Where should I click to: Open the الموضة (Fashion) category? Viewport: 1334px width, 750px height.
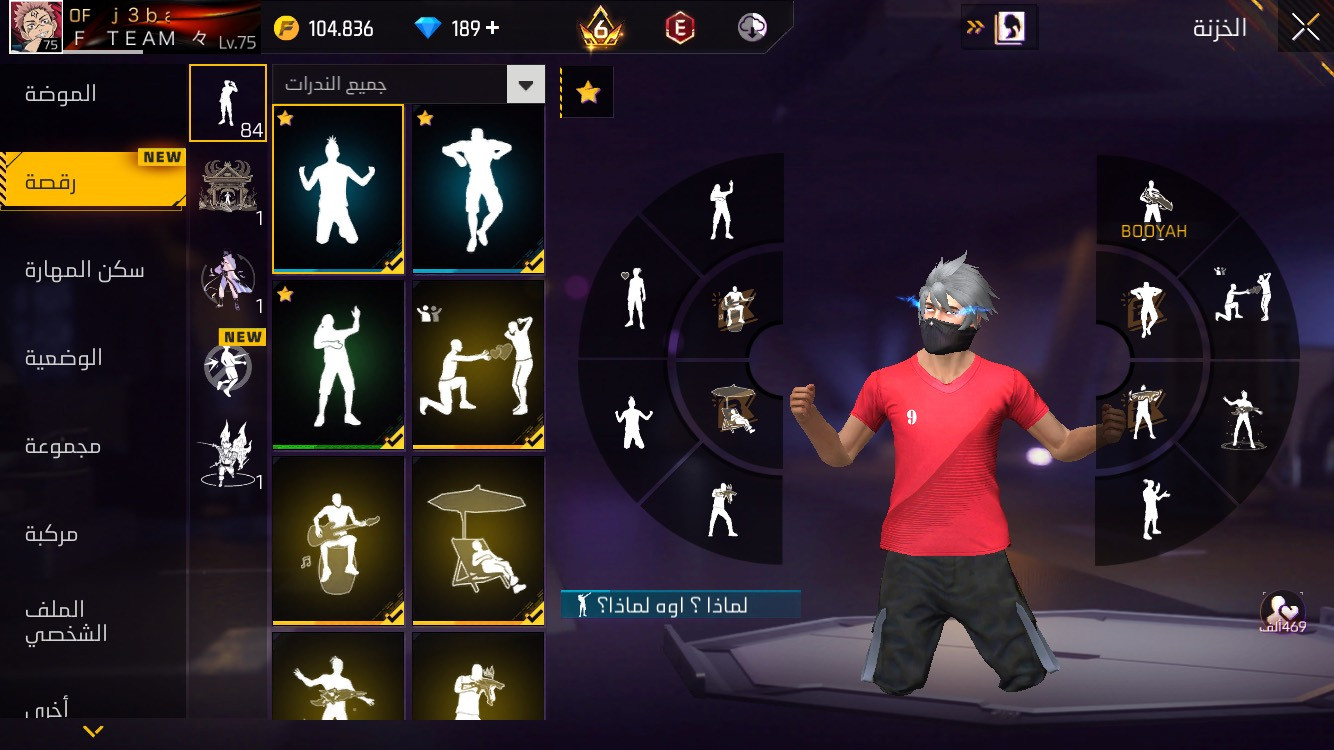tap(62, 94)
